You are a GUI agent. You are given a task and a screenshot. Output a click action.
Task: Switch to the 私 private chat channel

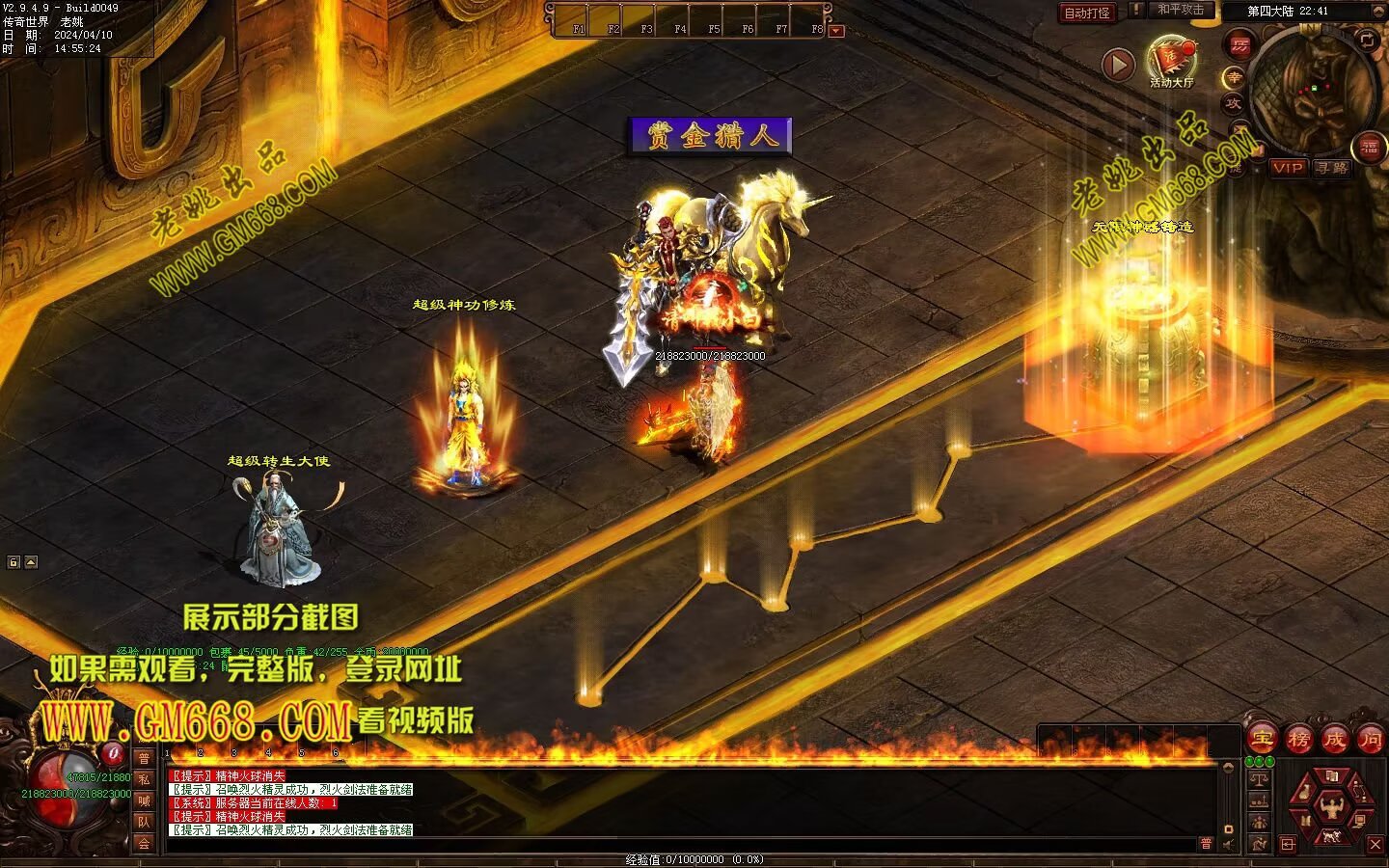[x=144, y=779]
